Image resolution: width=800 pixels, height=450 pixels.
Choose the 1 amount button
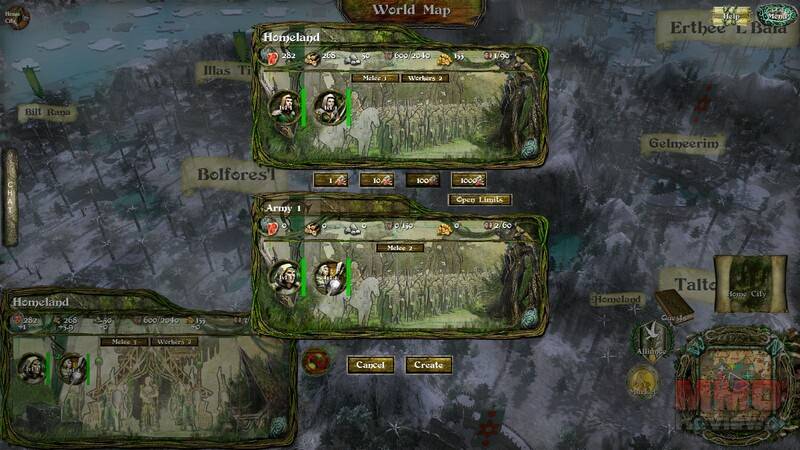point(330,181)
